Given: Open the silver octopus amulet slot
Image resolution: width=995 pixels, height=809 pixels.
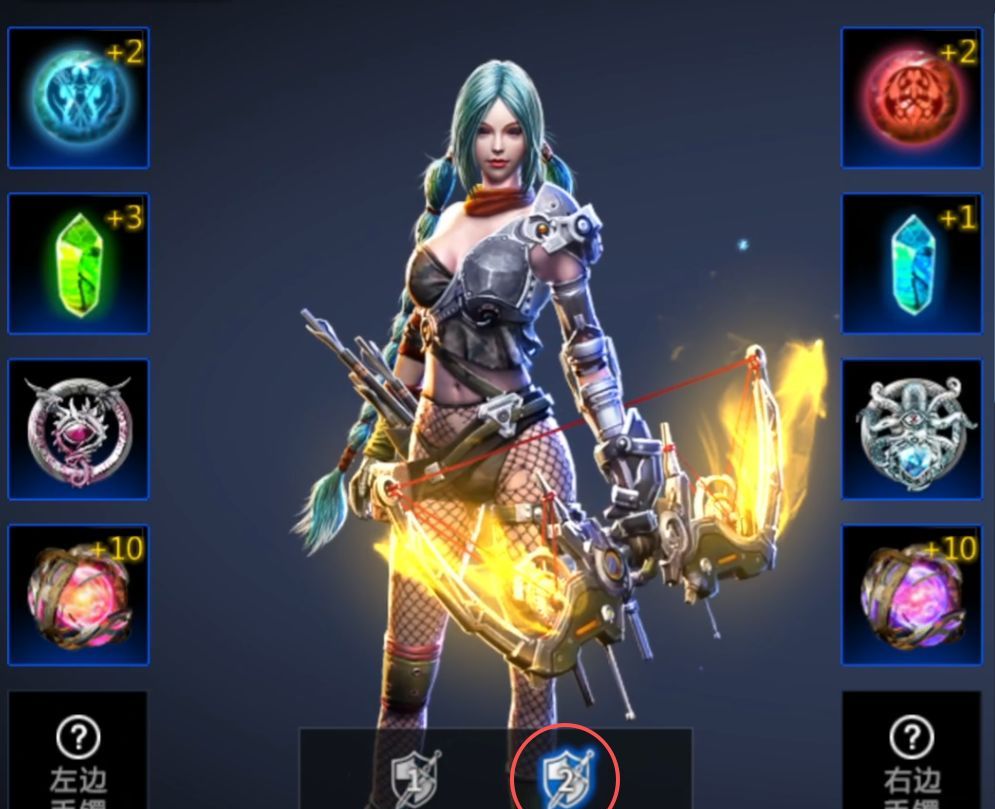Looking at the screenshot, I should pyautogui.click(x=911, y=430).
